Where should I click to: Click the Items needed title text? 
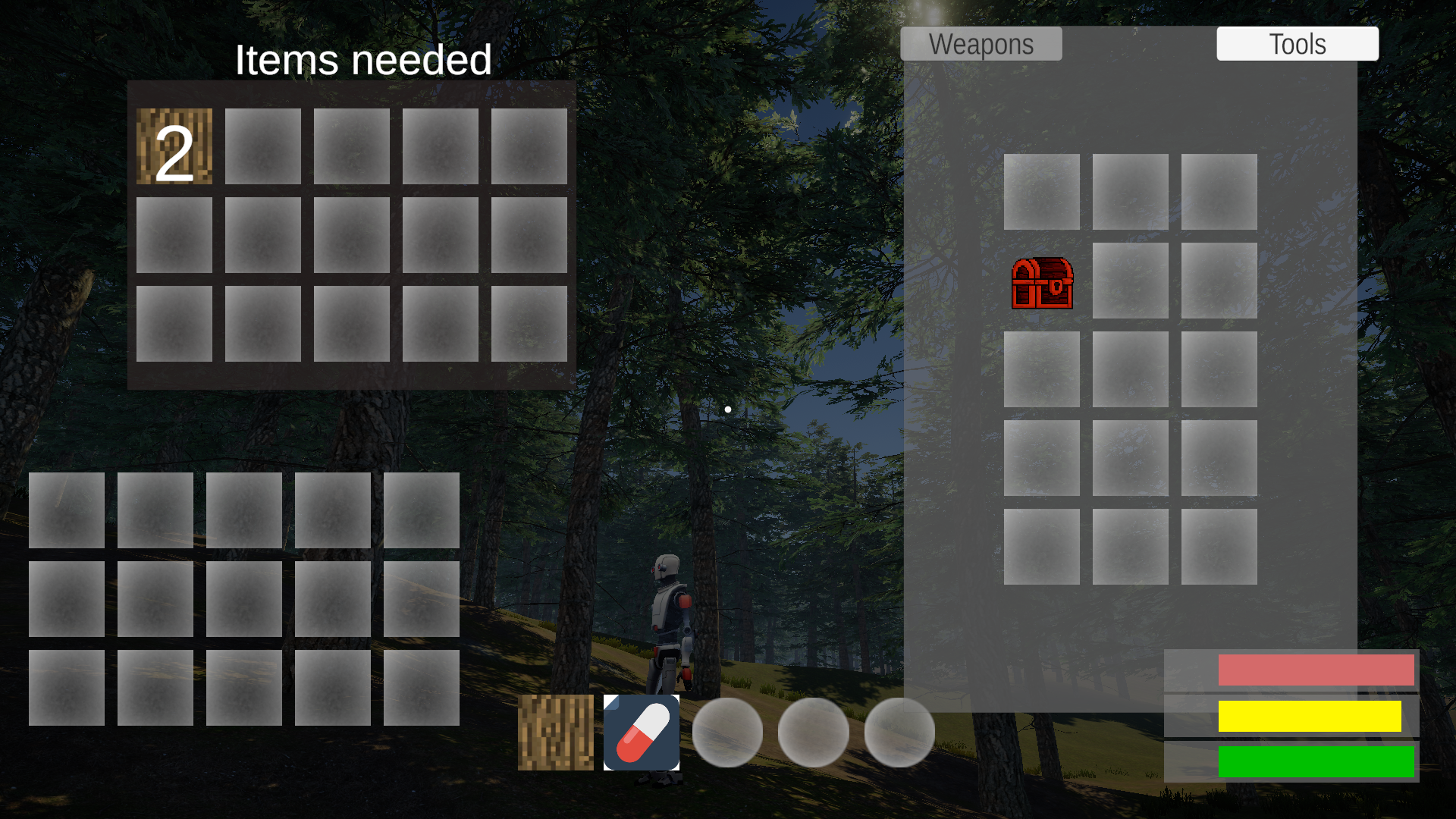[x=364, y=60]
